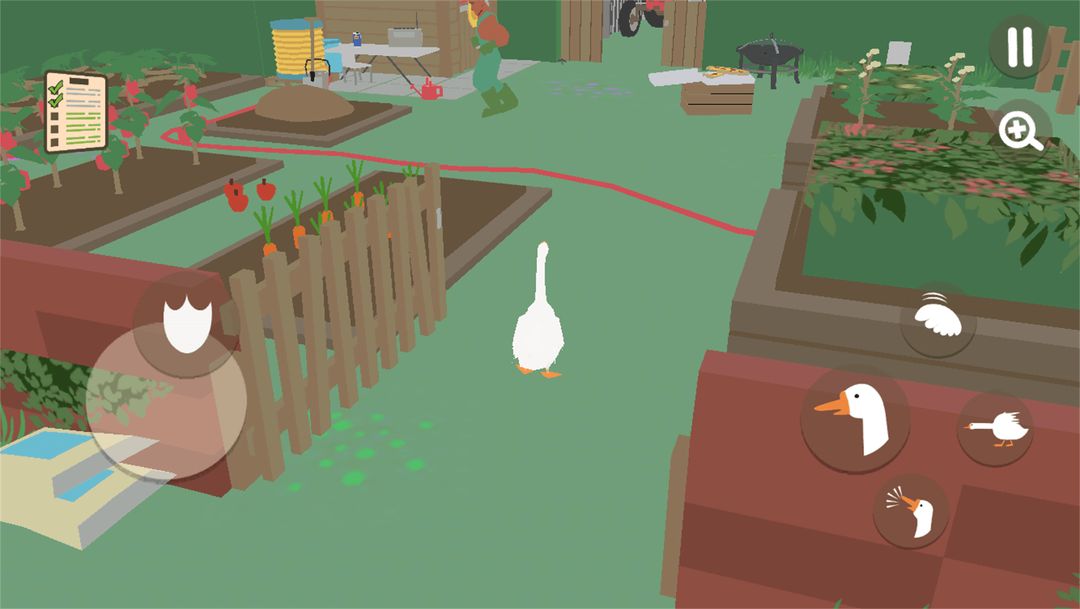Activate the crouching goose run button
Viewport: 1080px width, 609px height.
pos(995,429)
